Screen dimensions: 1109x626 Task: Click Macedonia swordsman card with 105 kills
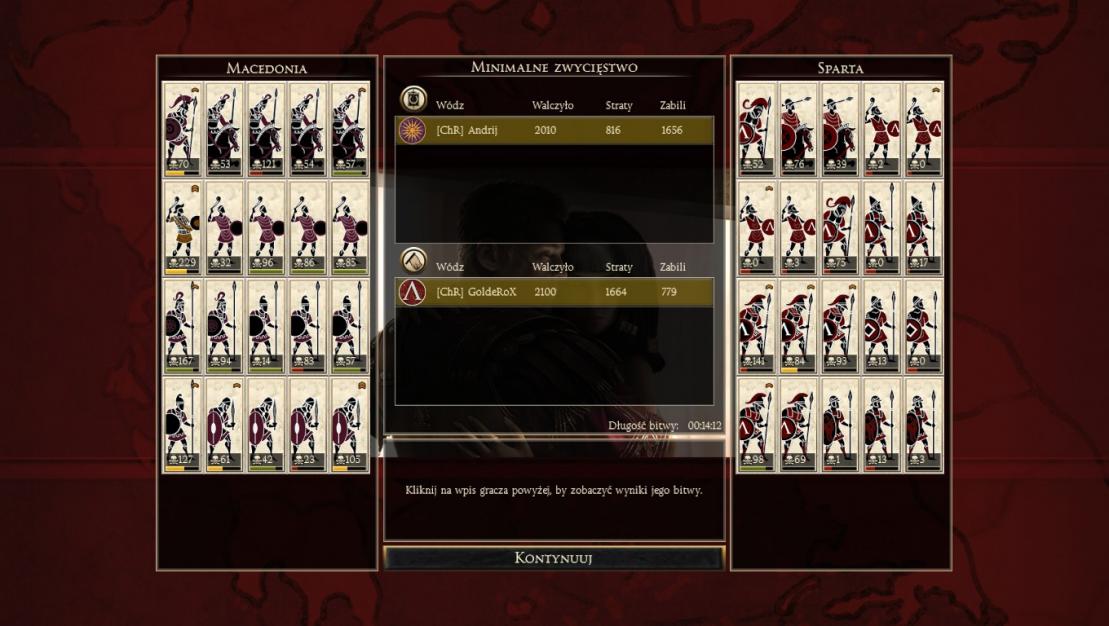pyautogui.click(x=349, y=425)
